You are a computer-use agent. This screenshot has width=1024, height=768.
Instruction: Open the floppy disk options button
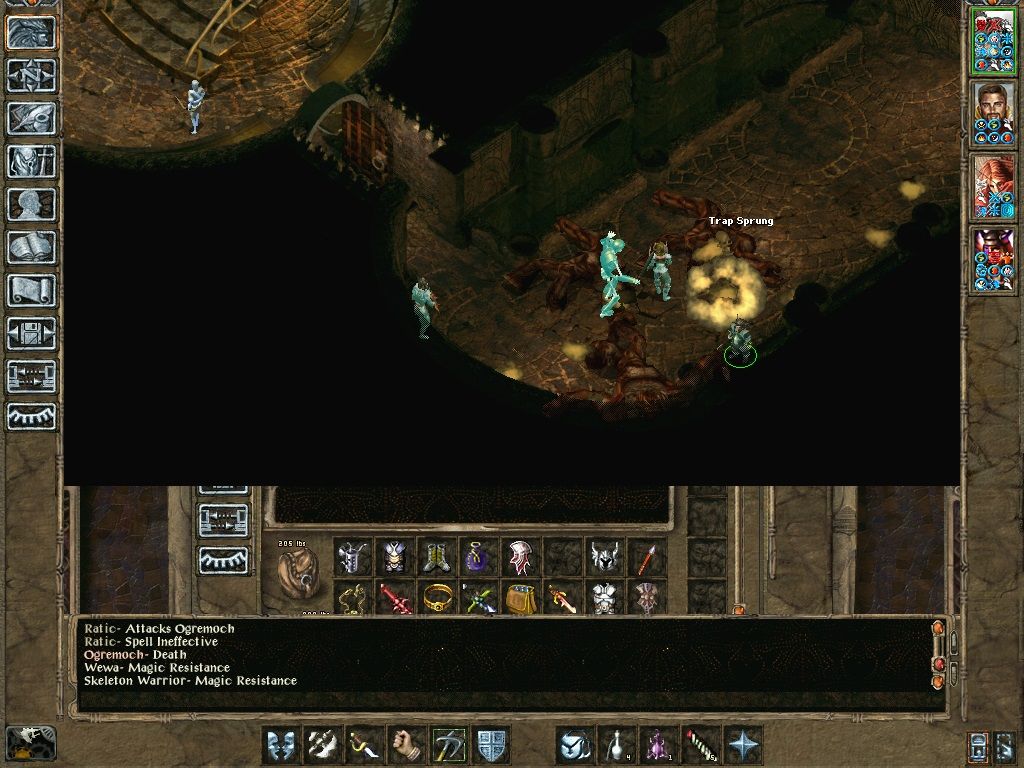tap(32, 333)
